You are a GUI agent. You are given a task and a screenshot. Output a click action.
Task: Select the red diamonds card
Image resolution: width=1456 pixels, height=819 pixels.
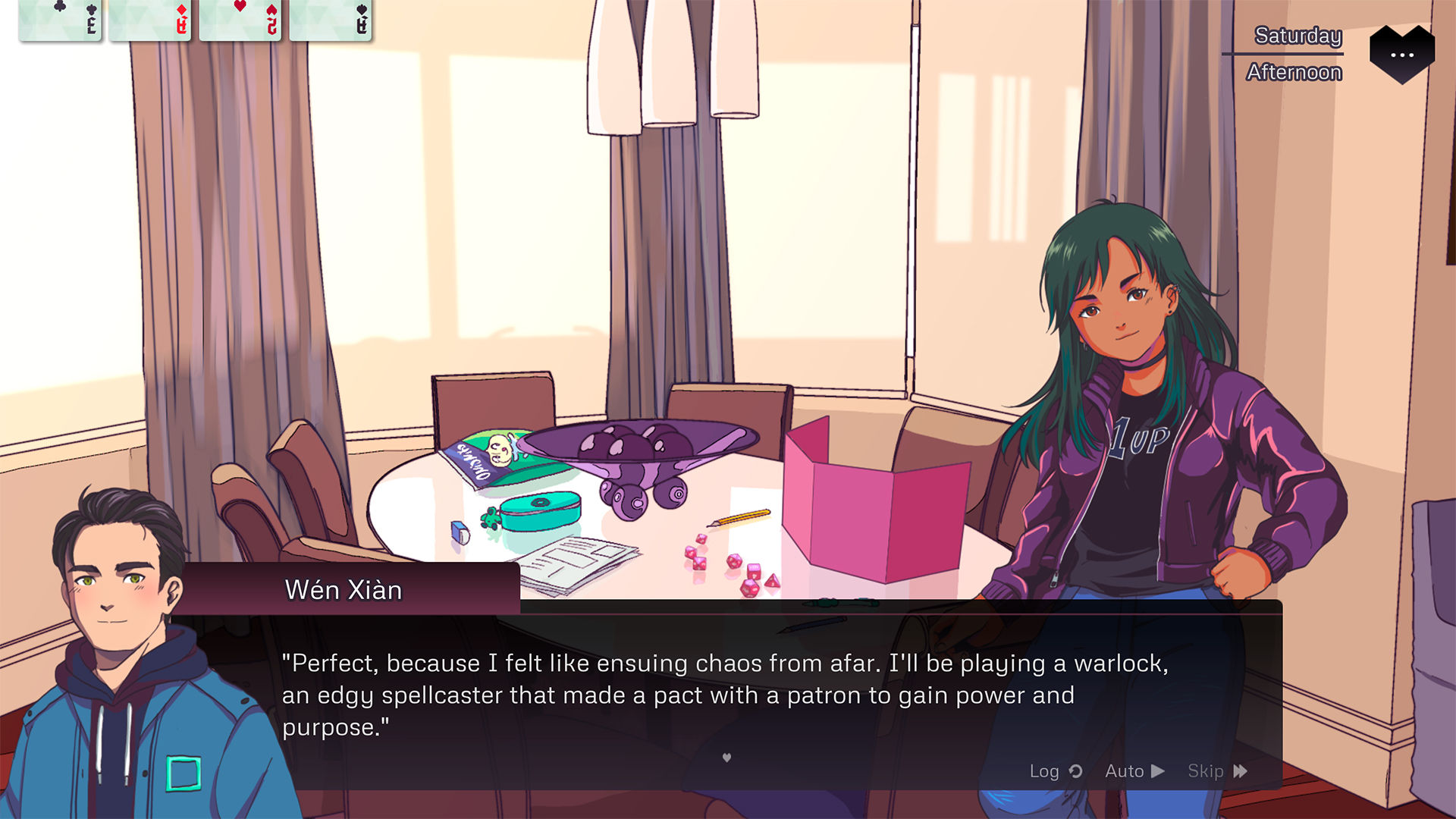[x=150, y=20]
